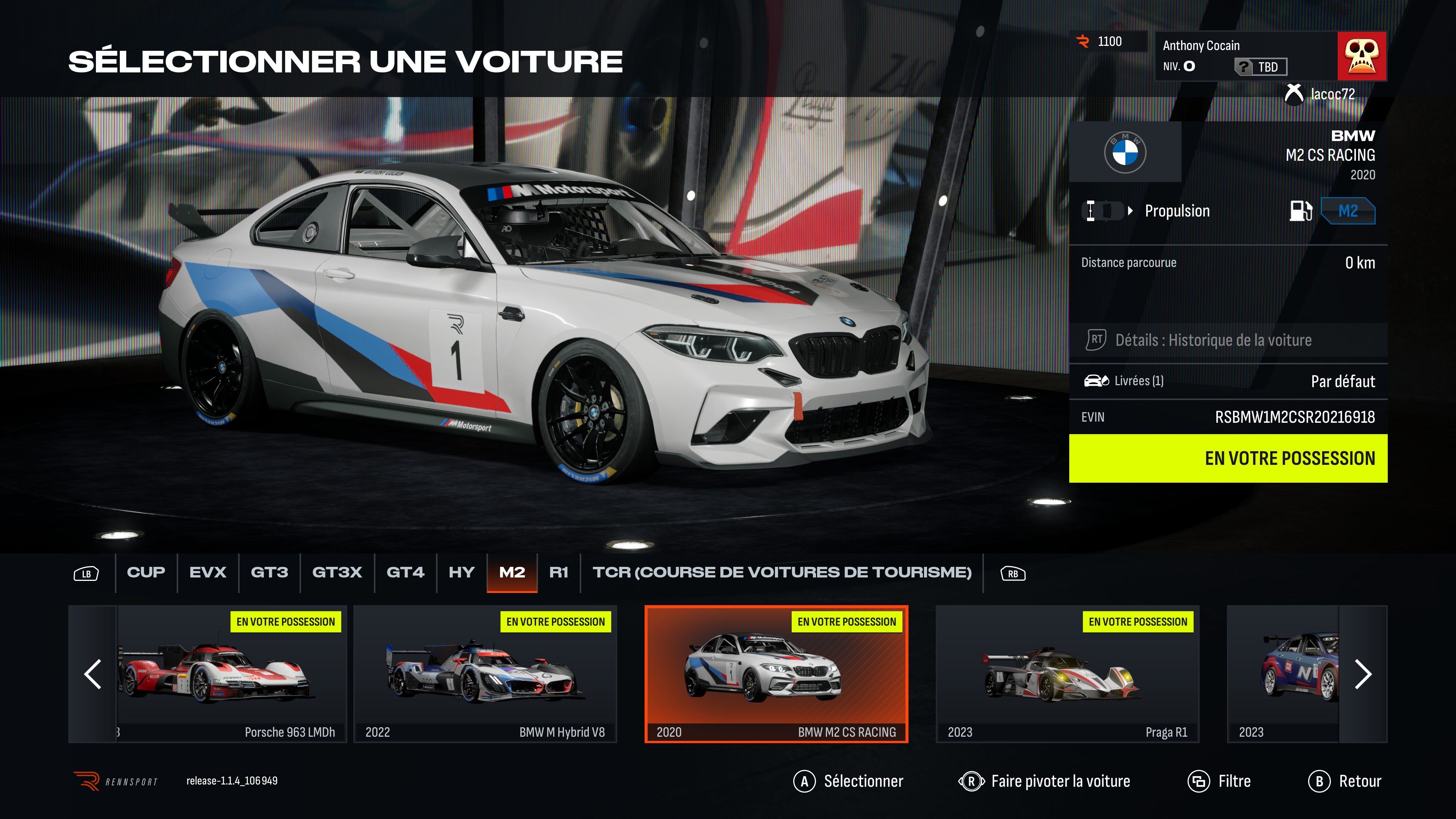Select the M2 class tab

coord(511,573)
